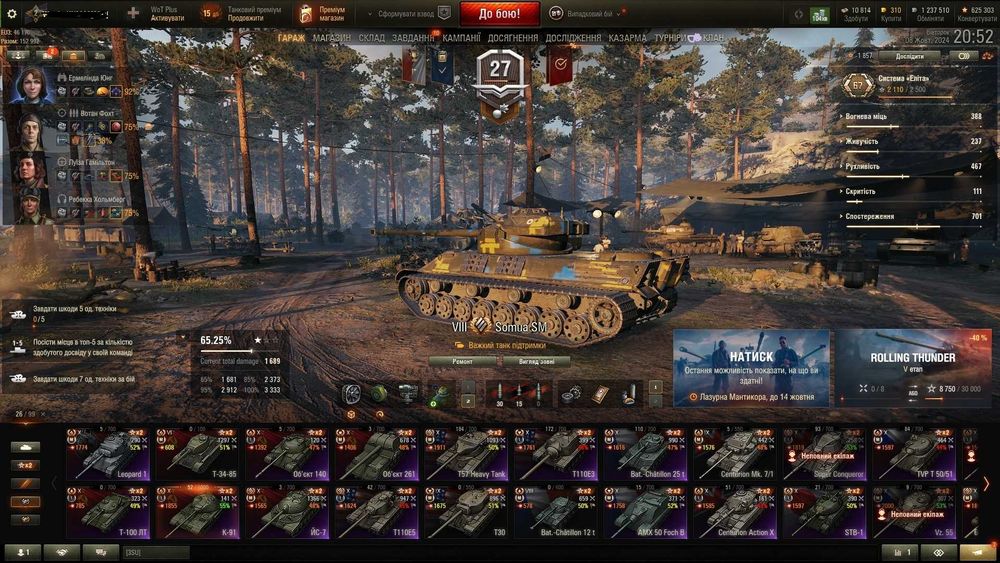Open the МАГАЗИН tab
The image size is (1000, 563).
pyautogui.click(x=331, y=38)
